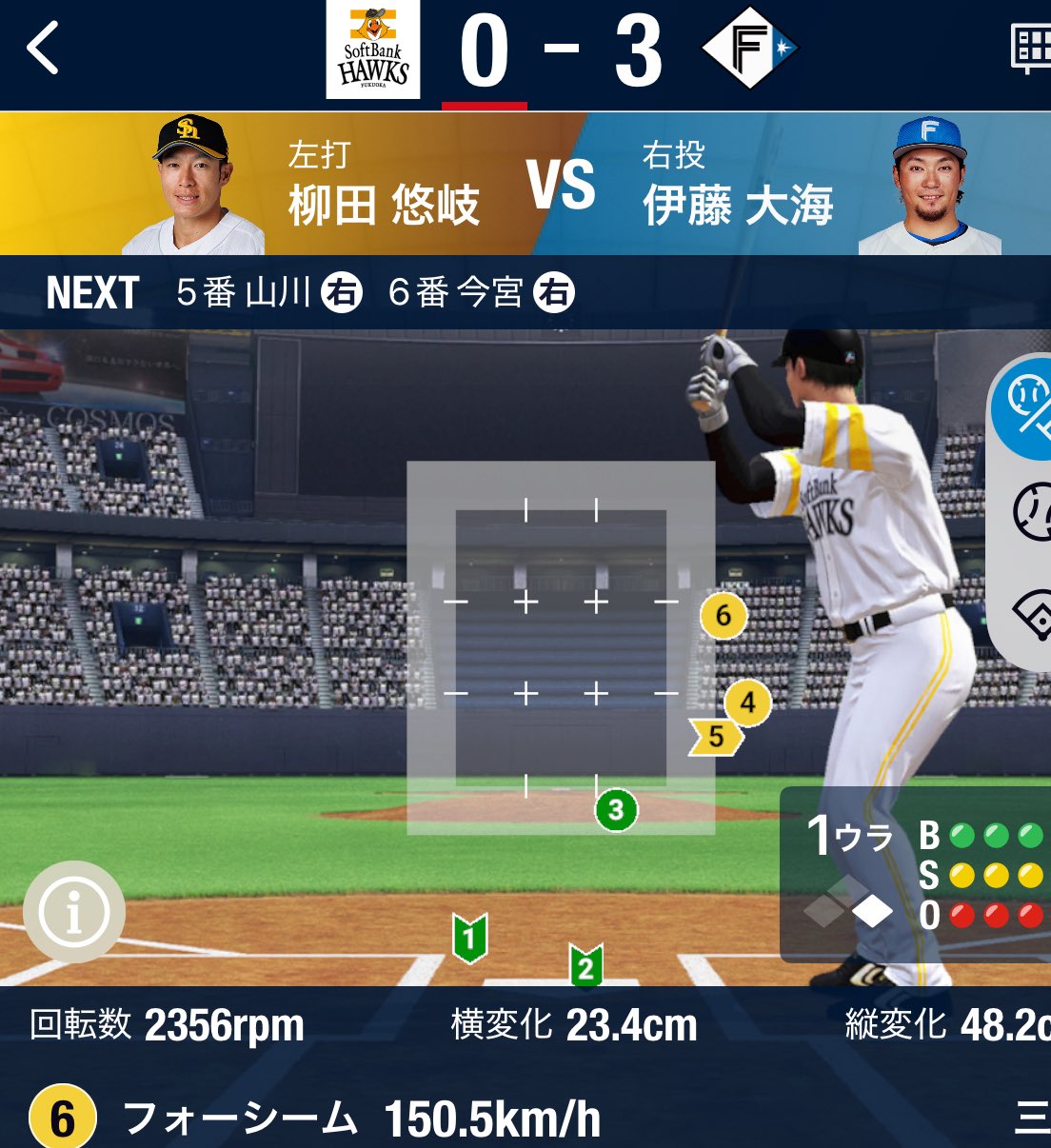The width and height of the screenshot is (1051, 1148).
Task: Select pitch marker number 5
Action: pos(716,737)
